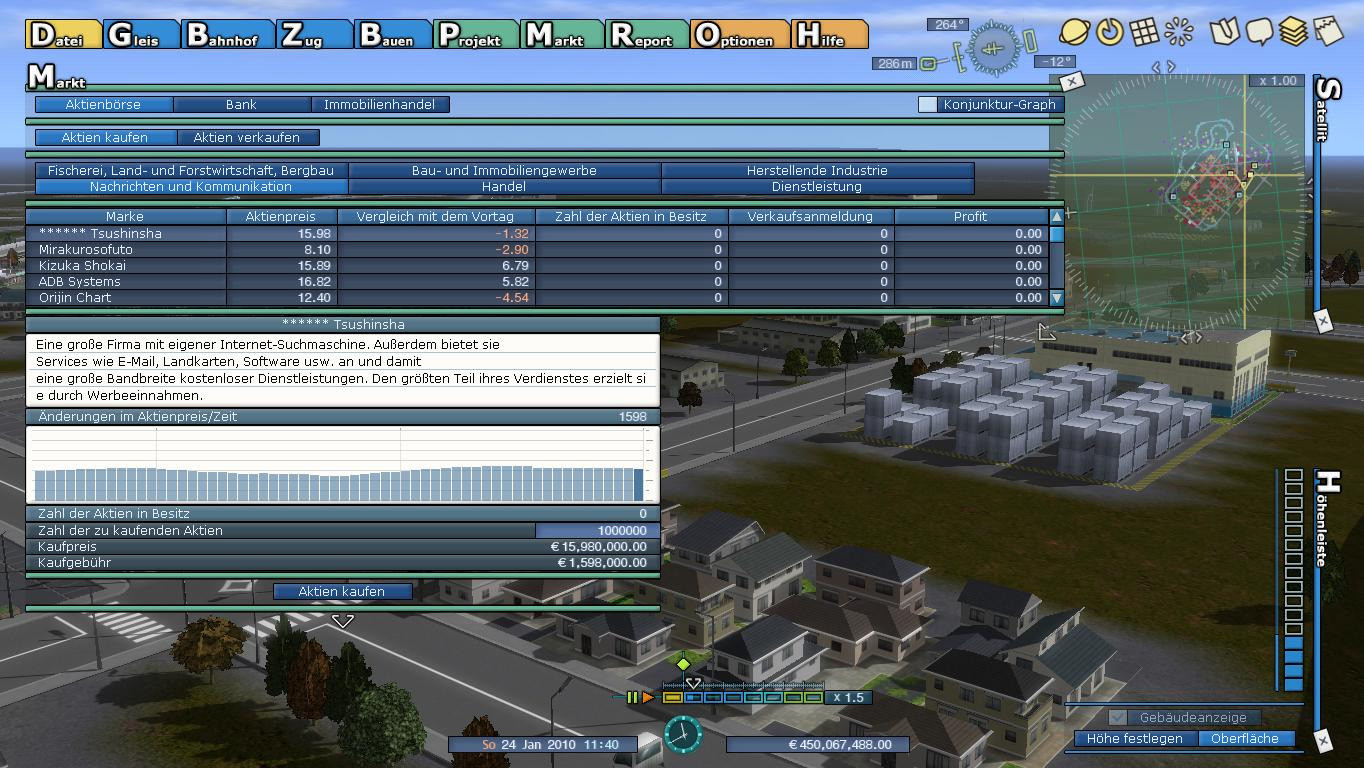
Task: Click the Aktien kaufen confirm button
Action: (x=341, y=592)
